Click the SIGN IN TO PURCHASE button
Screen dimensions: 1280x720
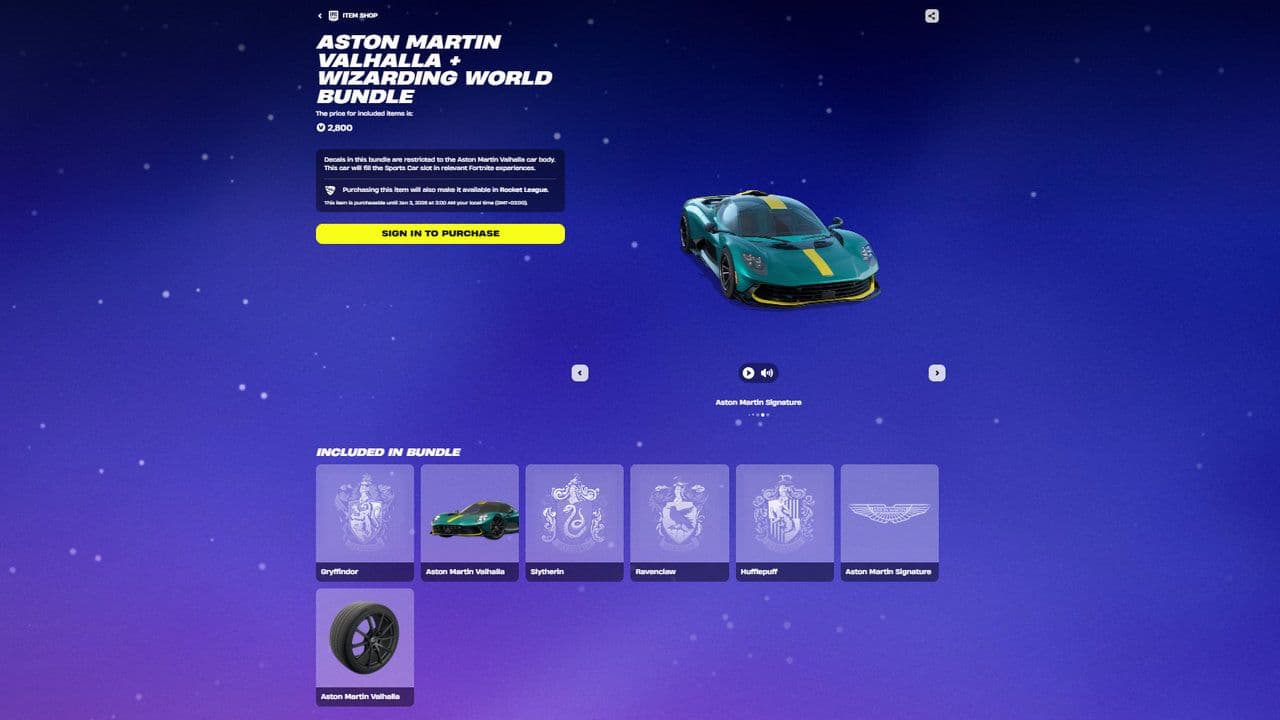pos(440,233)
